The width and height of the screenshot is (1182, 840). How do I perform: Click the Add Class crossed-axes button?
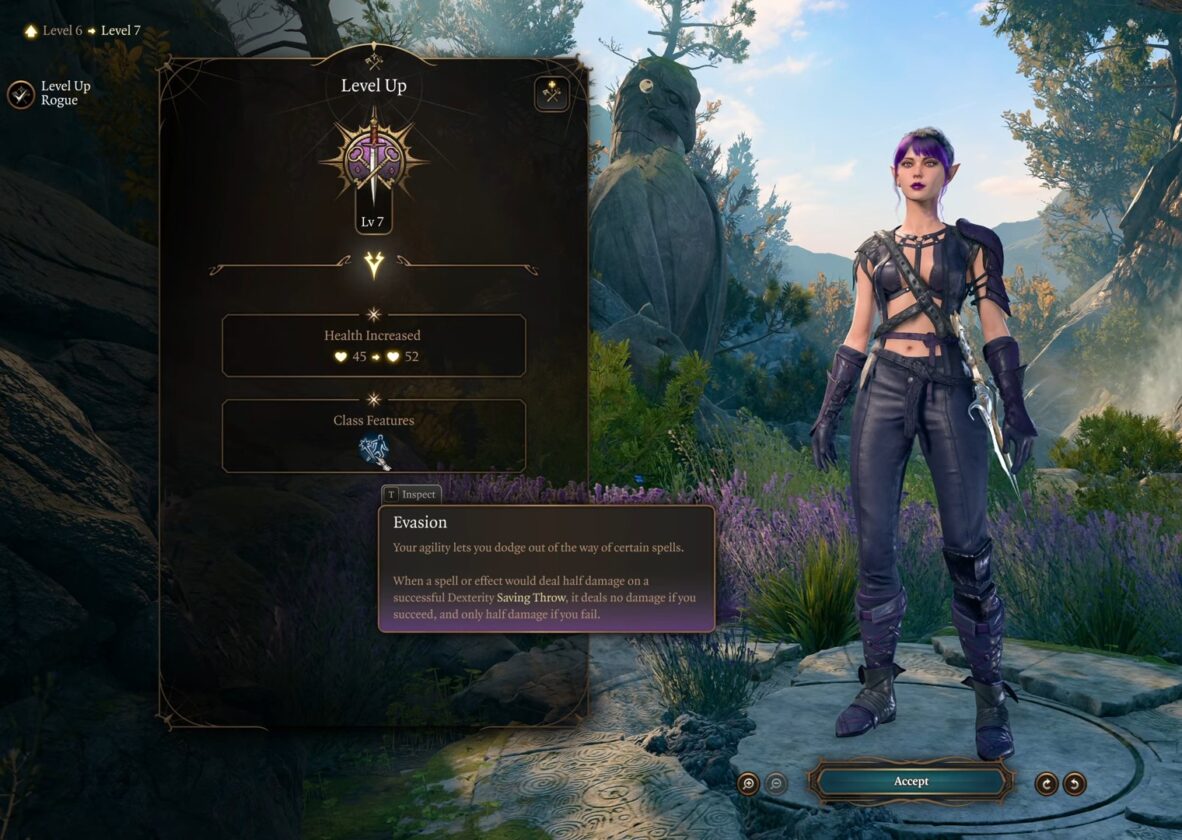(551, 94)
